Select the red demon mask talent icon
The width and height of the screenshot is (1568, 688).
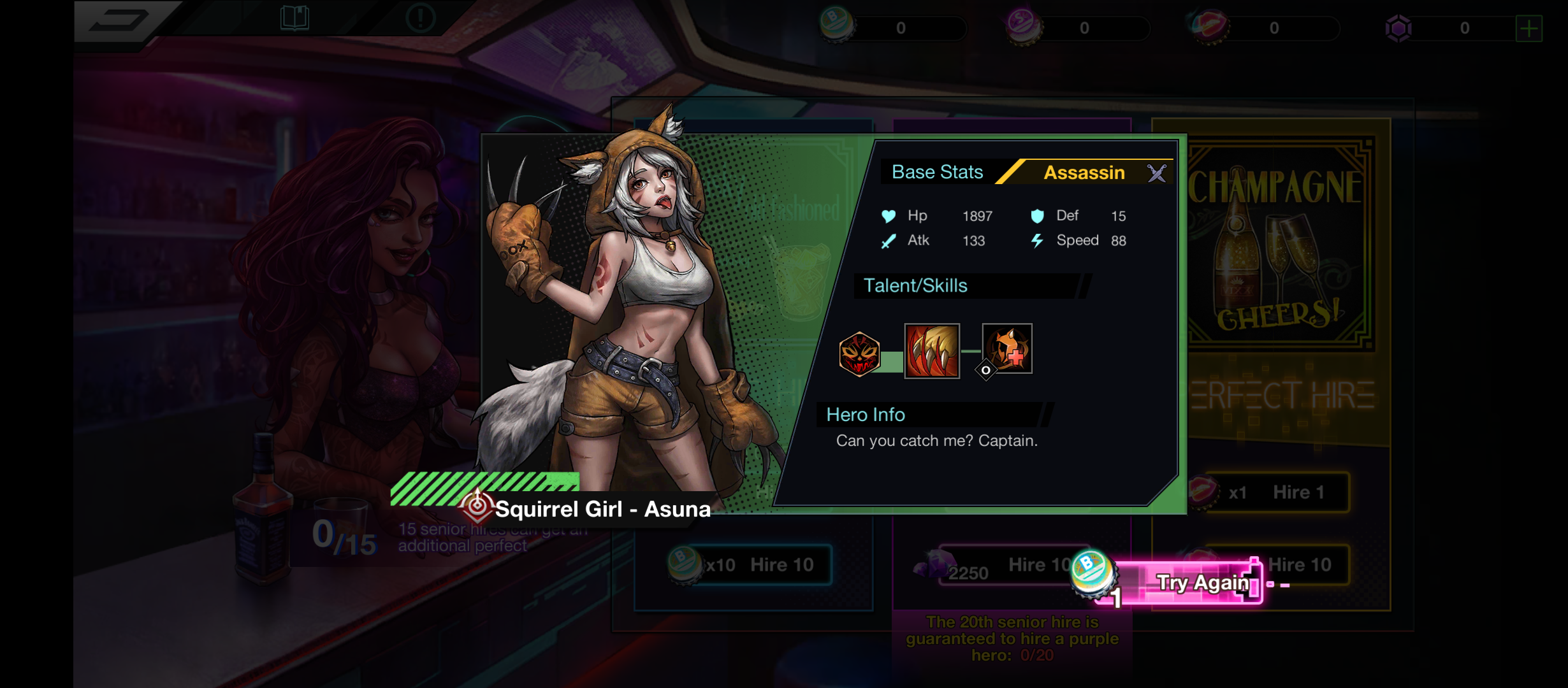859,354
